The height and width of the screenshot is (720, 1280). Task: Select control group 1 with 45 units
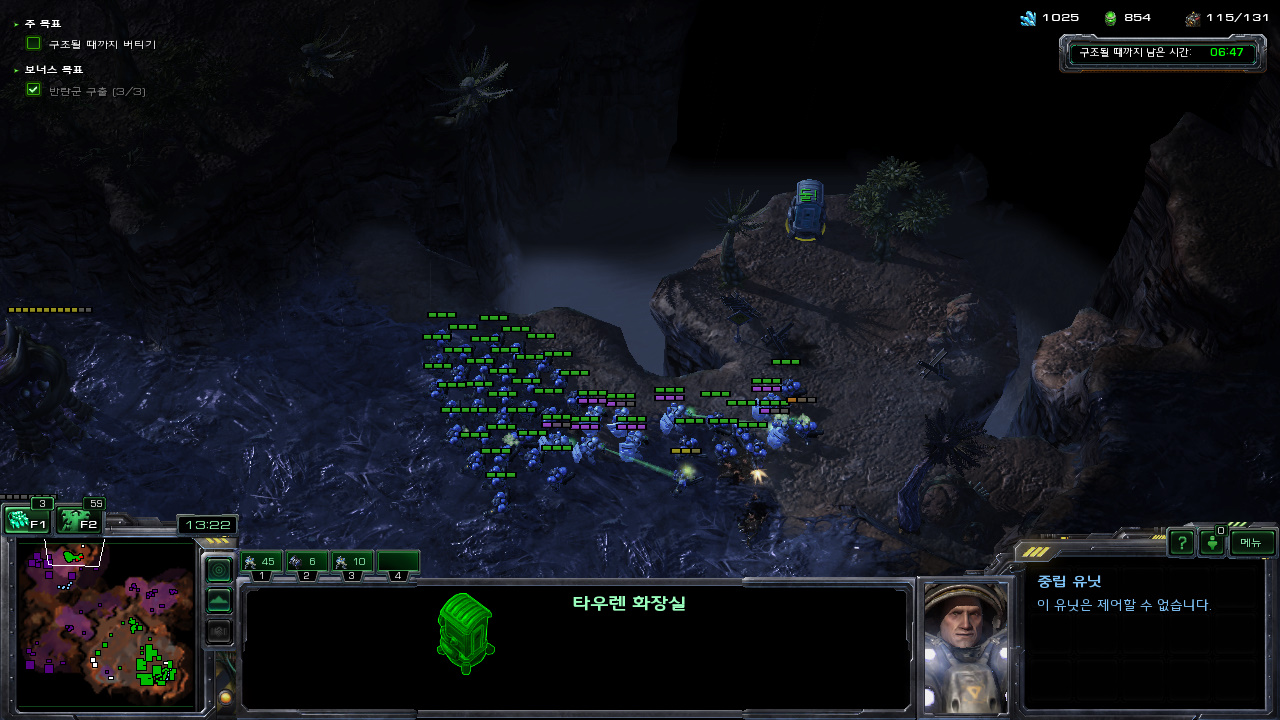tap(261, 562)
